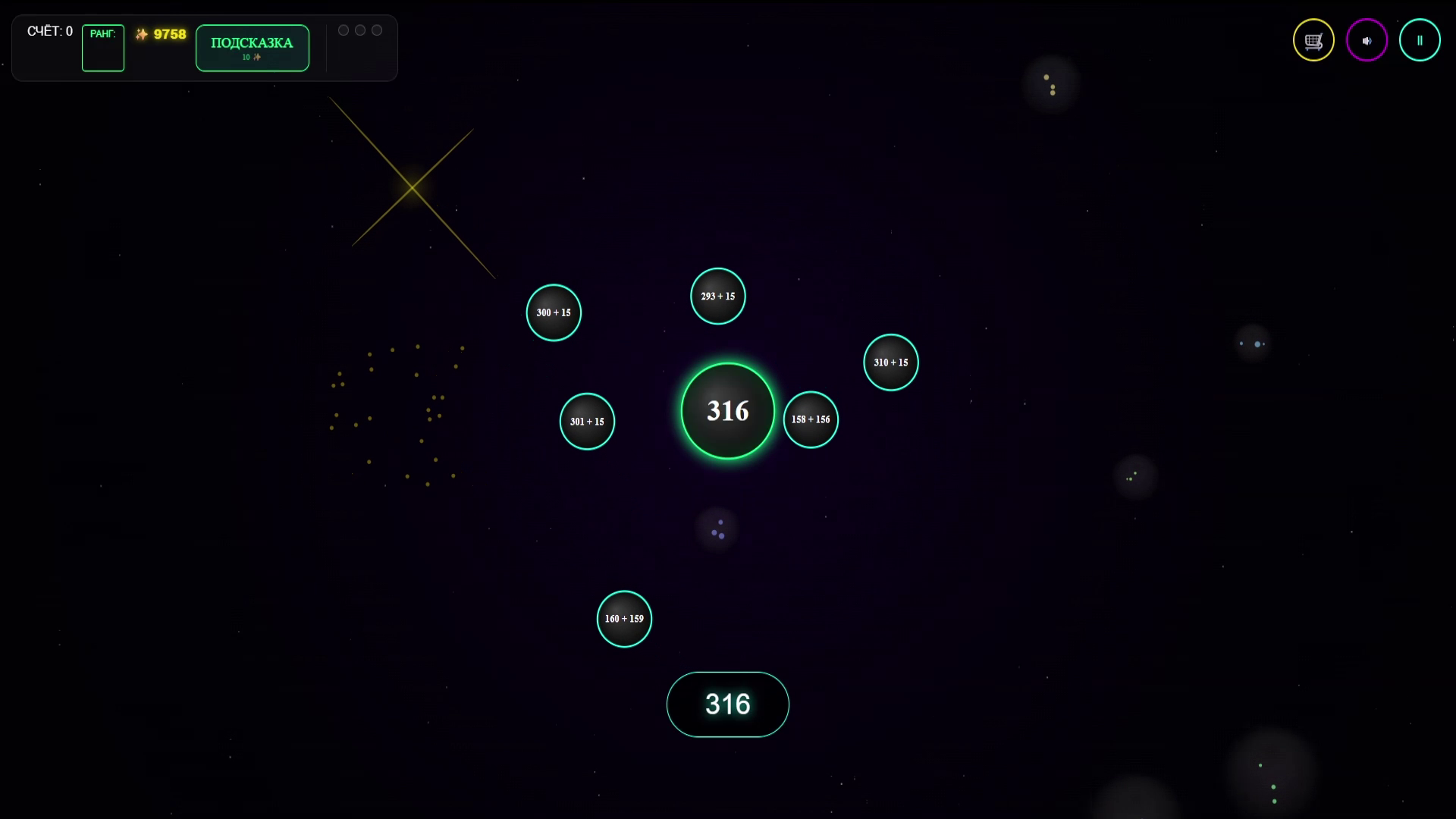1456x819 pixels.
Task: Click the ПОДСКАЗКА hint button
Action: click(252, 48)
